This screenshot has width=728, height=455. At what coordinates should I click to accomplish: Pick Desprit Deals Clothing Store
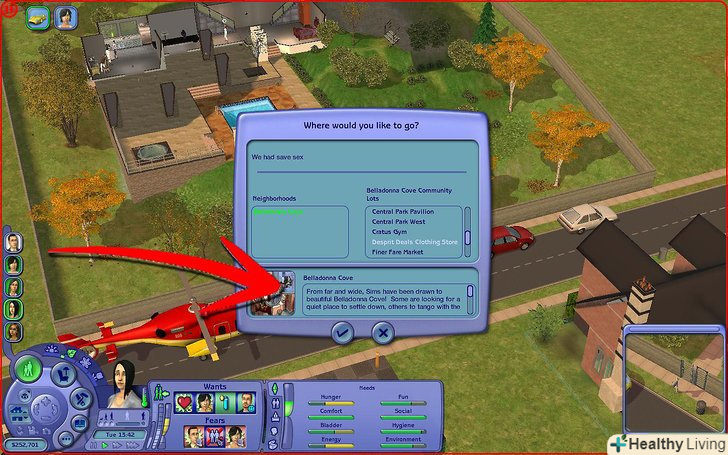click(x=415, y=241)
